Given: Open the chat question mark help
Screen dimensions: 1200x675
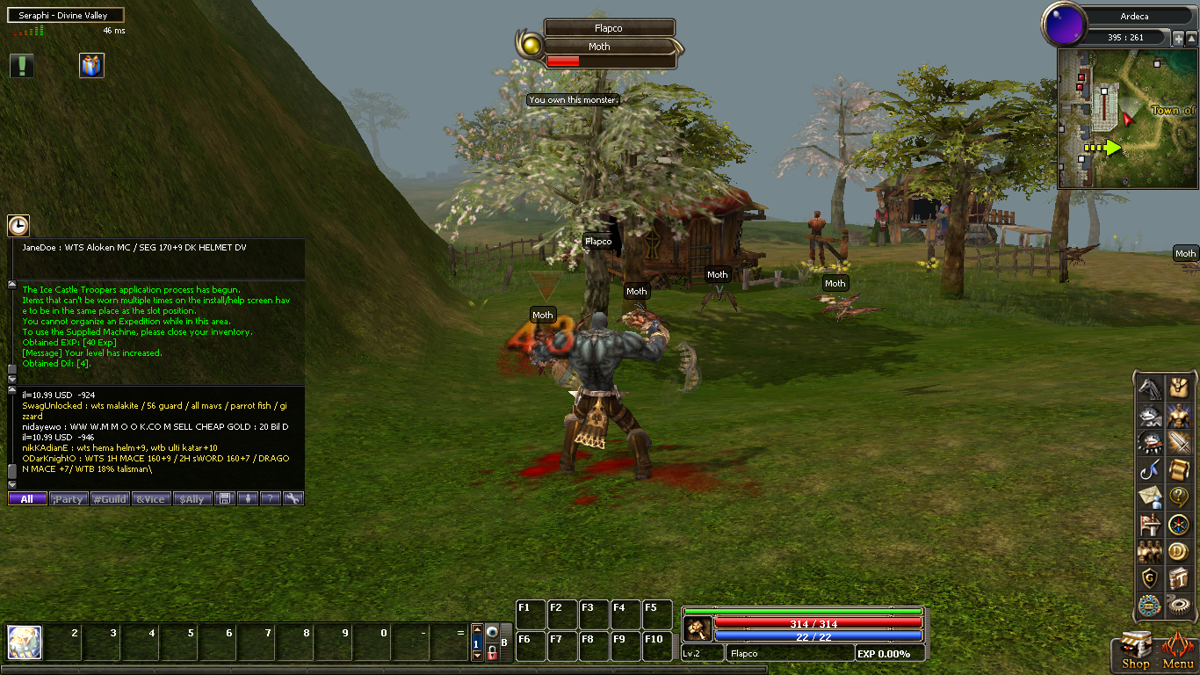Looking at the screenshot, I should 270,498.
